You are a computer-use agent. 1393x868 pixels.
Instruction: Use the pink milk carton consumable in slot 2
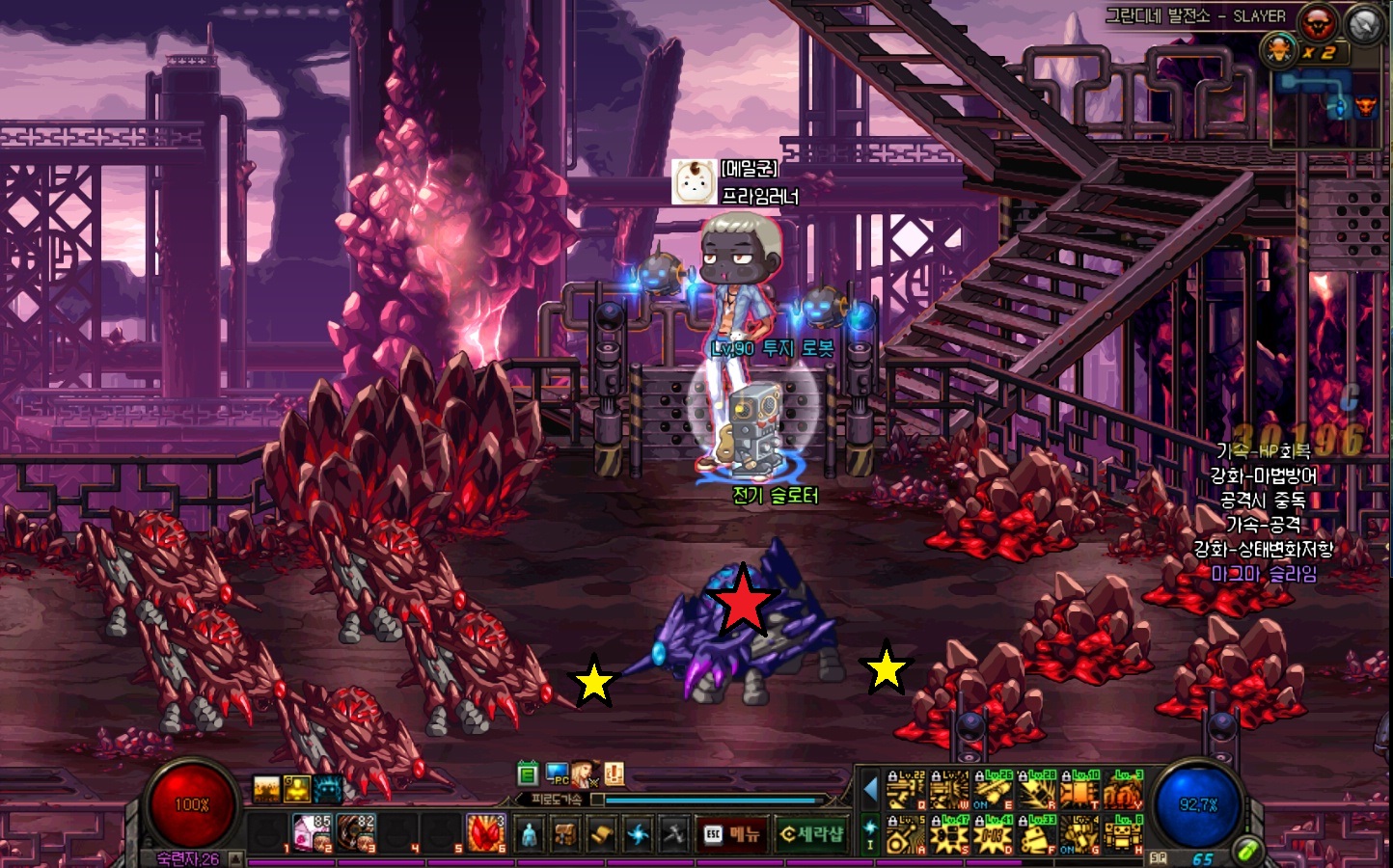click(x=311, y=832)
